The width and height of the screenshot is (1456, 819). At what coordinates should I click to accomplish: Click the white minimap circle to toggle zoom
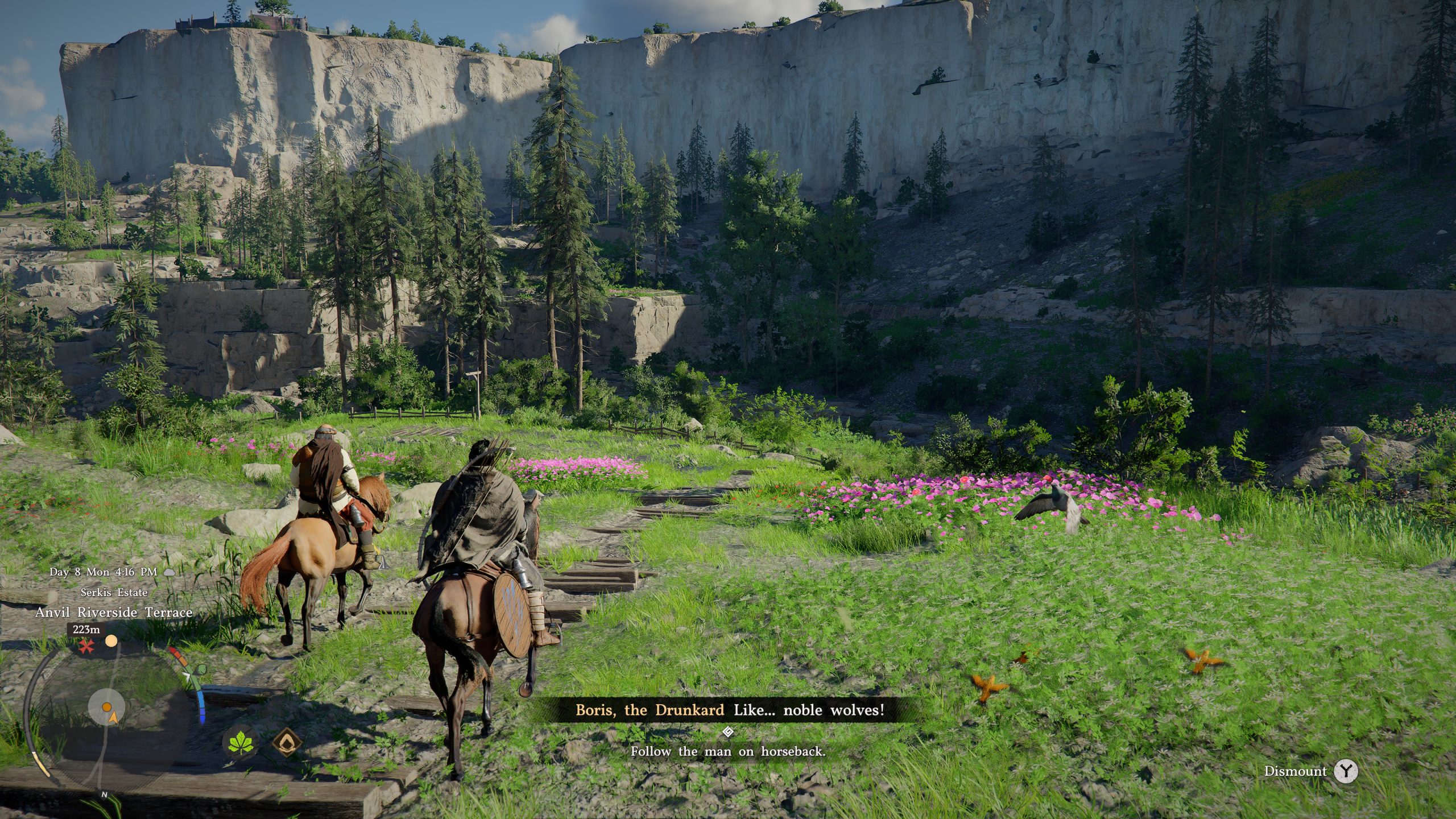click(x=106, y=708)
